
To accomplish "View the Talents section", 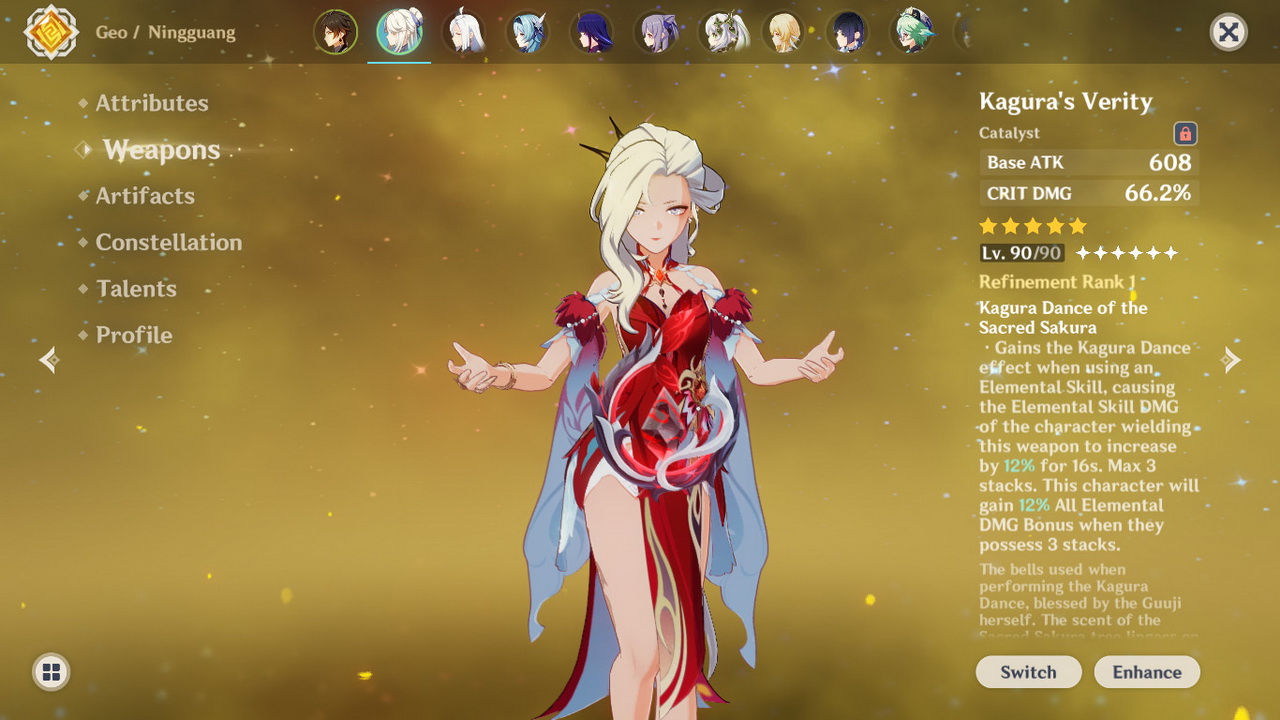I will [136, 289].
